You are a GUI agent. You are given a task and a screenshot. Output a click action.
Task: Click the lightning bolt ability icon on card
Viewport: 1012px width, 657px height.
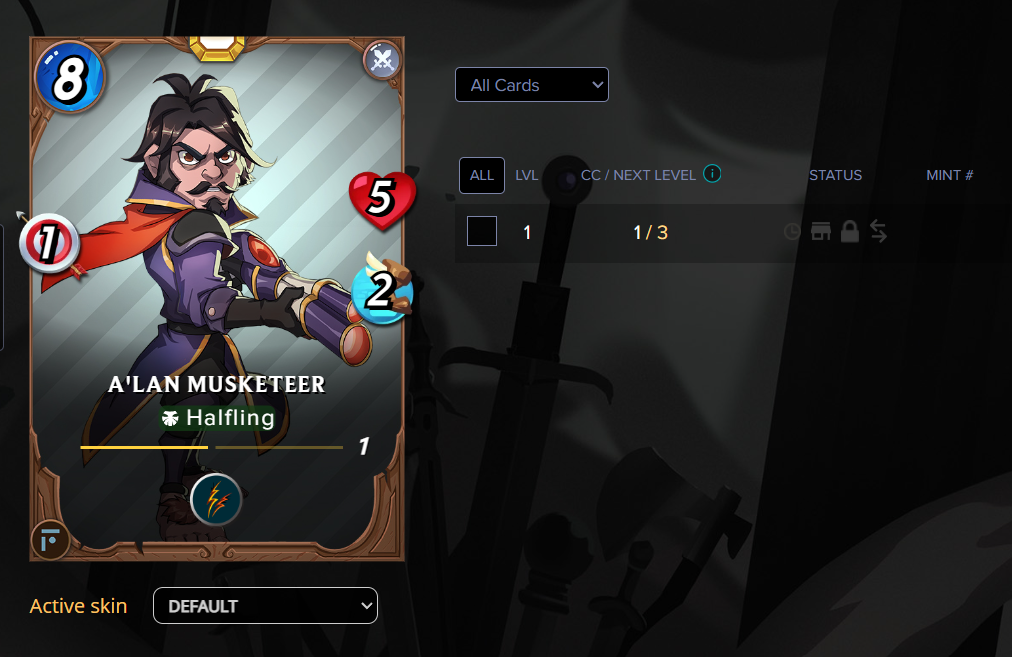pyautogui.click(x=215, y=500)
